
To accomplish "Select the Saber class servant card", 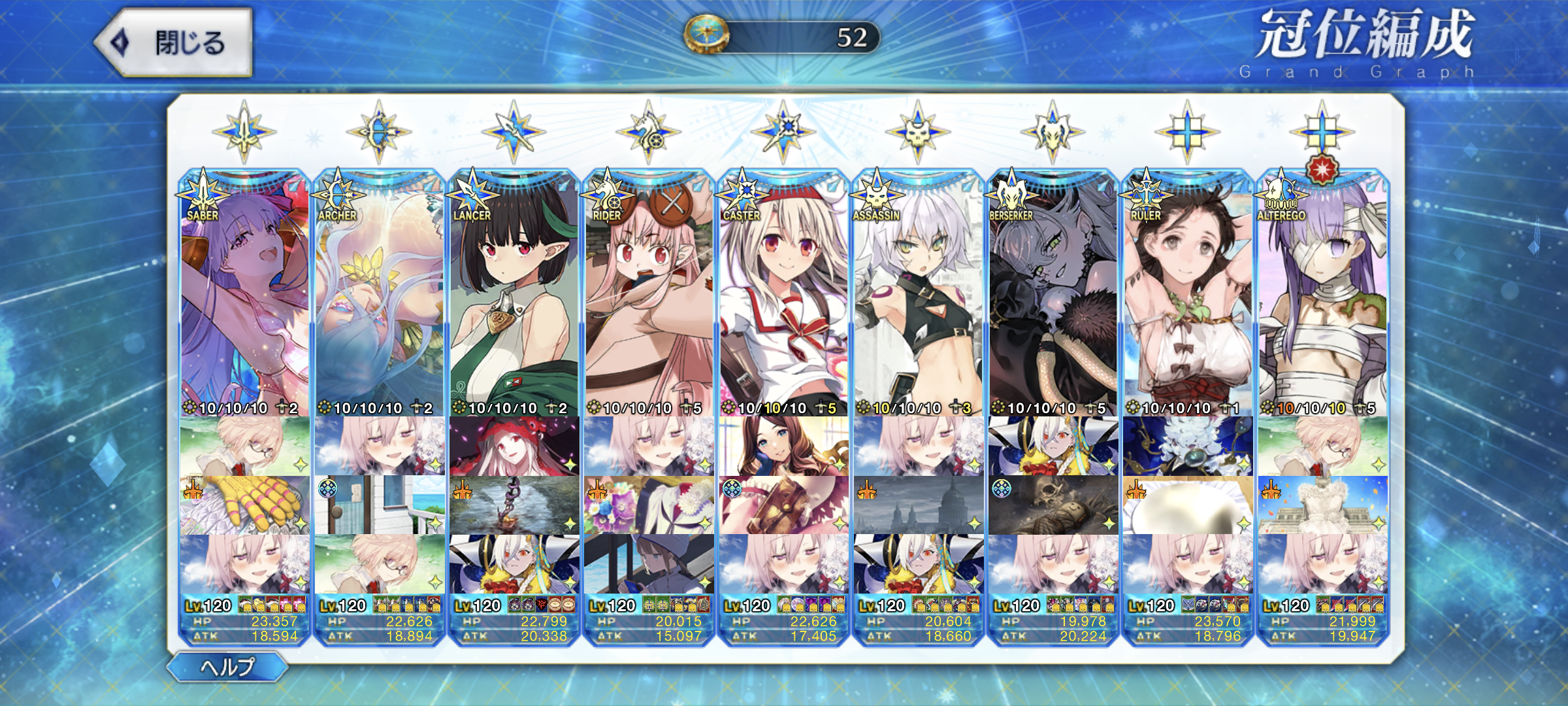I will click(244, 294).
